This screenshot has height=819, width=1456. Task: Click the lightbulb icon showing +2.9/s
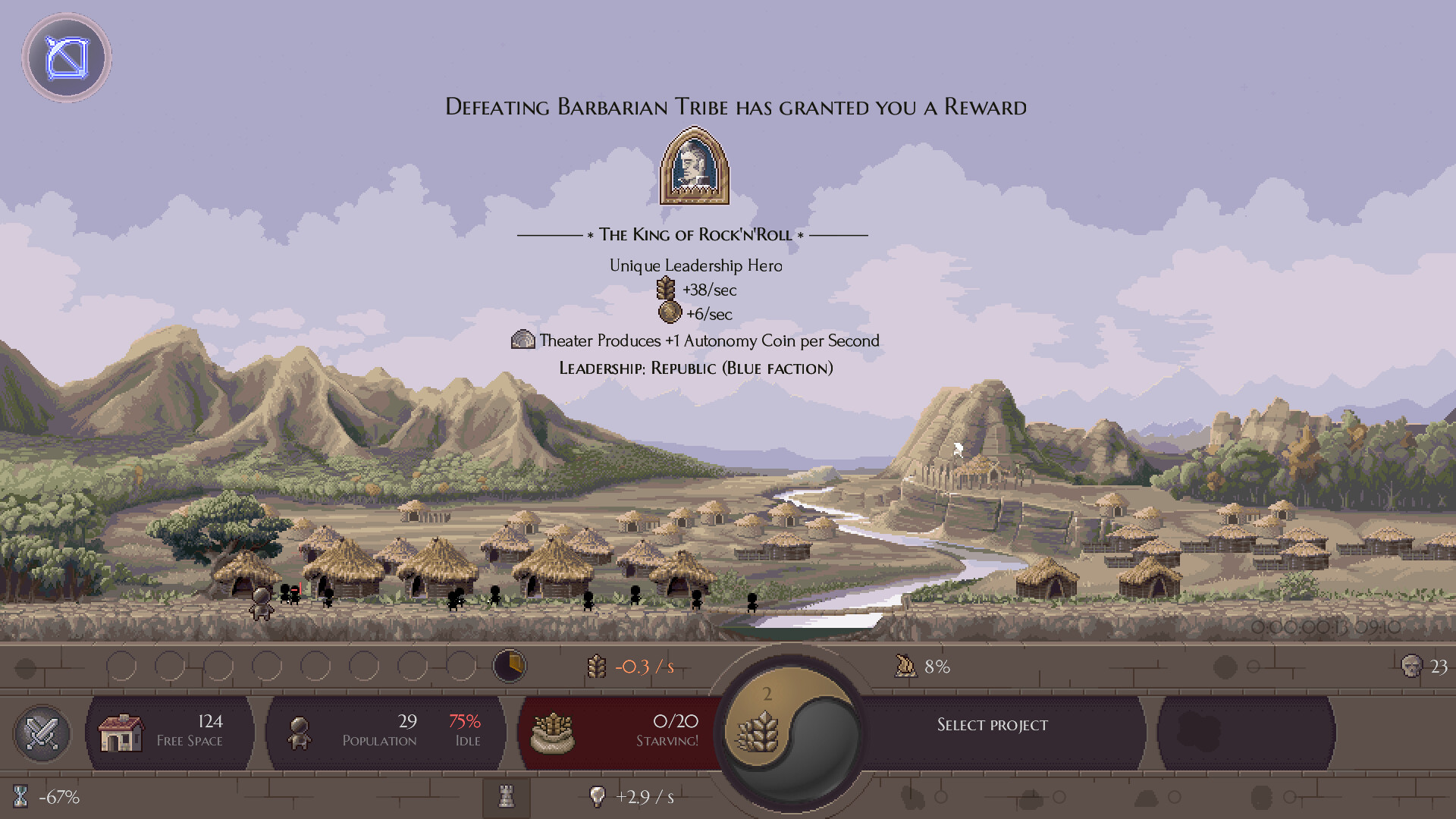click(598, 796)
